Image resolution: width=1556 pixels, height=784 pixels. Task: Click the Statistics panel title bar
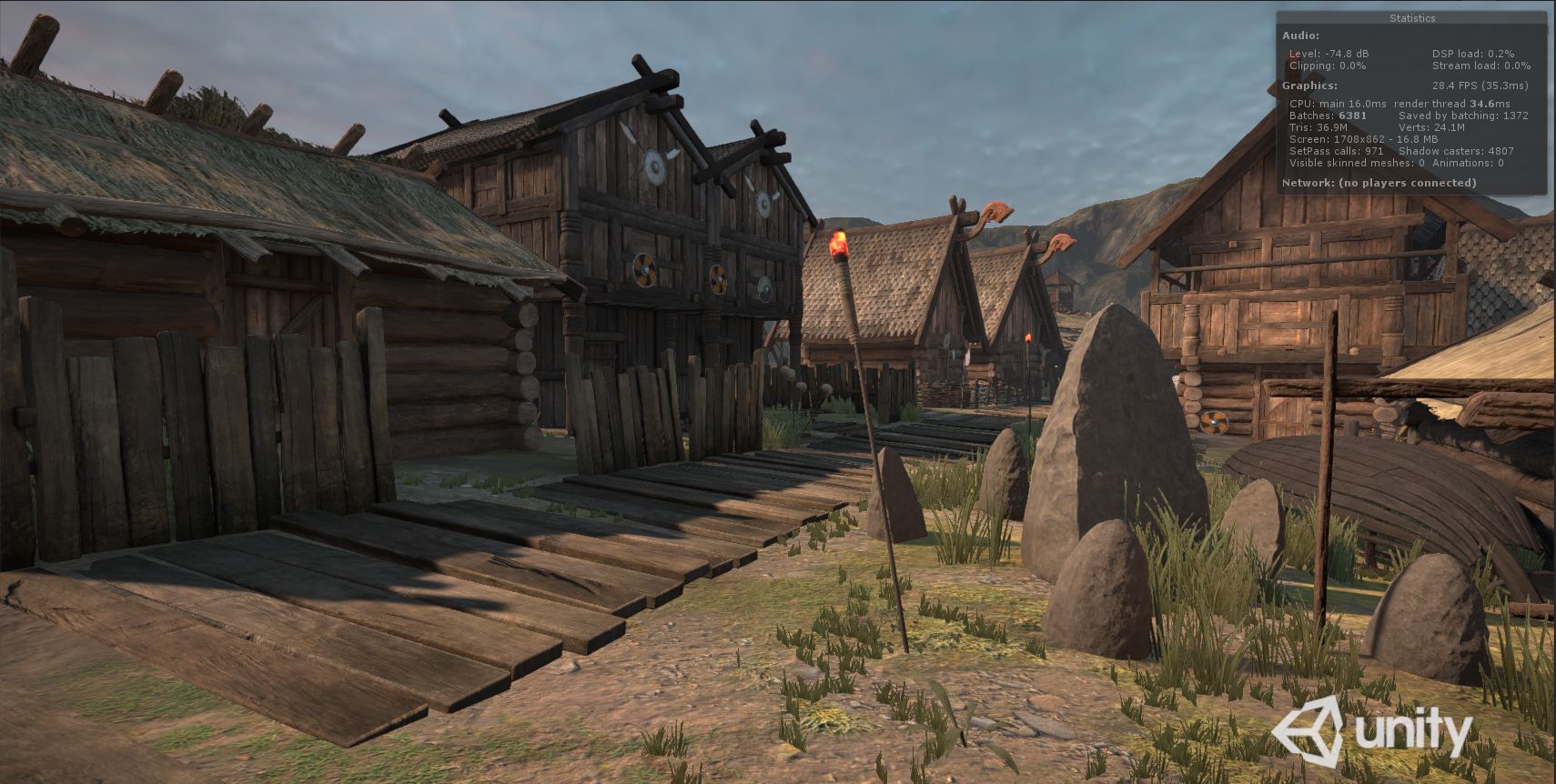(x=1410, y=17)
